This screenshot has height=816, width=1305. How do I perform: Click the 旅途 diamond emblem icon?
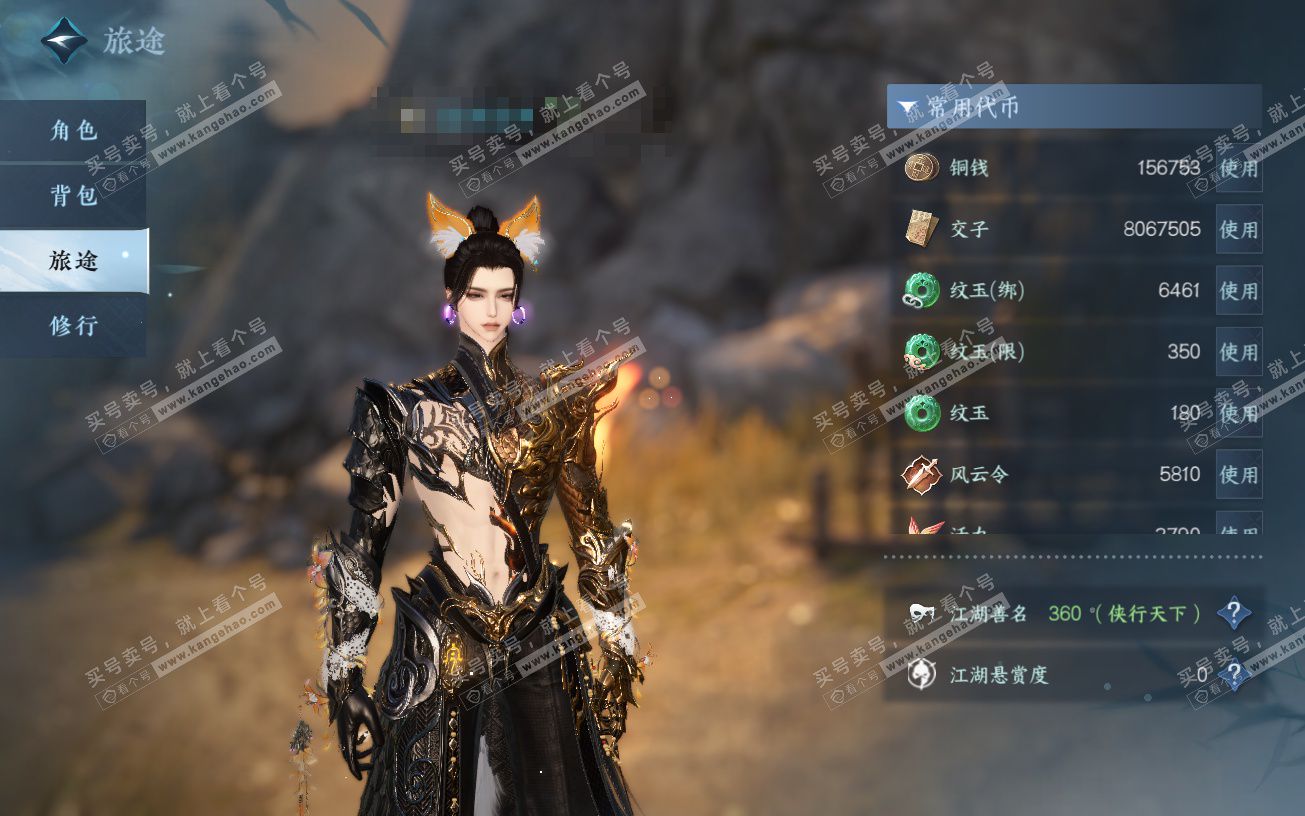(64, 41)
